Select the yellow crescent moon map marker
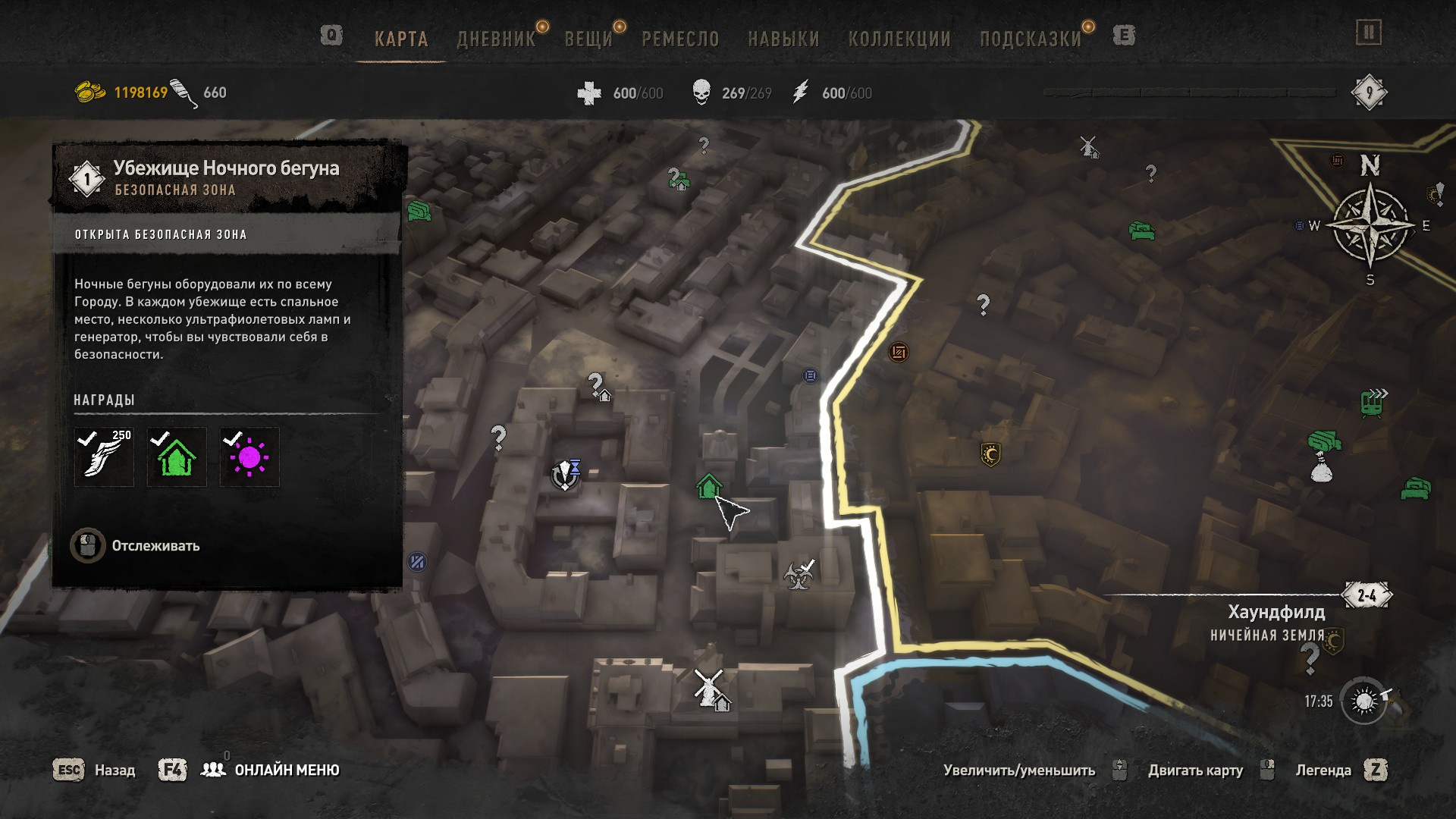The image size is (1456, 819). [x=990, y=454]
